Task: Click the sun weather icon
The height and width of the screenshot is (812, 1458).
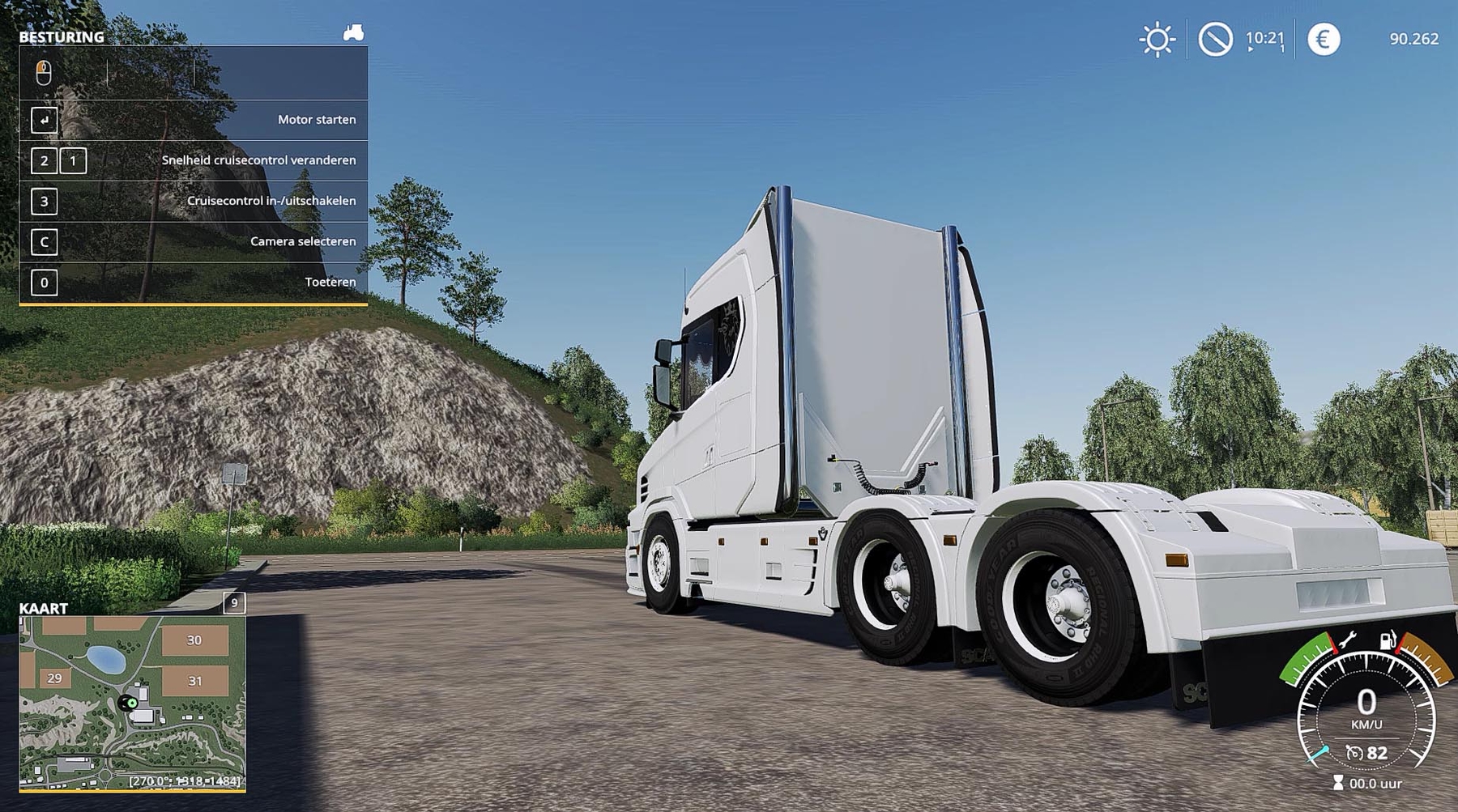Action: click(x=1157, y=40)
